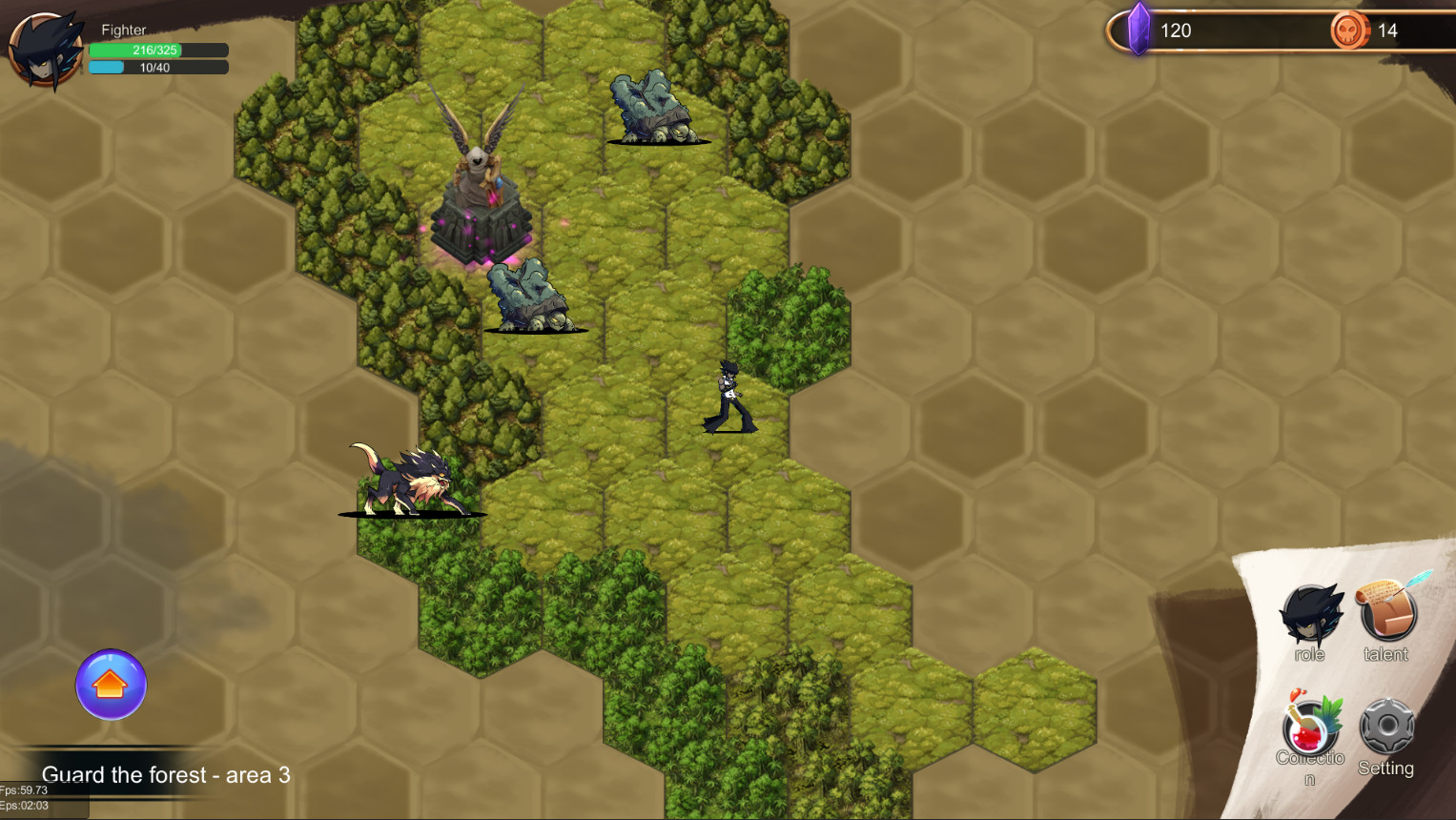
Task: Click the home button with orange arrow
Action: (x=111, y=685)
